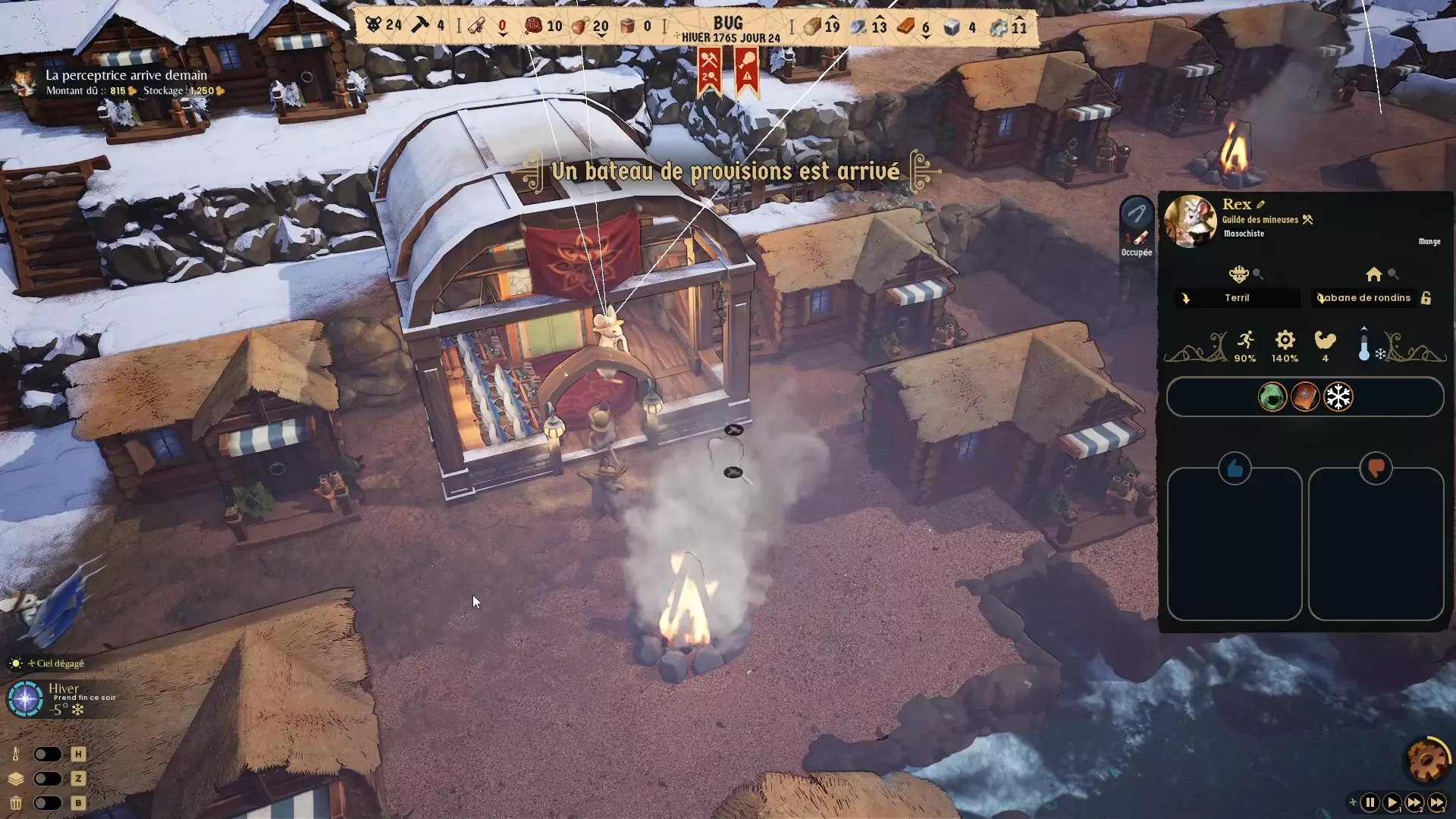Image resolution: width=1456 pixels, height=819 pixels.
Task: Click the snowflake status icon on Rex's panel
Action: tap(1339, 397)
